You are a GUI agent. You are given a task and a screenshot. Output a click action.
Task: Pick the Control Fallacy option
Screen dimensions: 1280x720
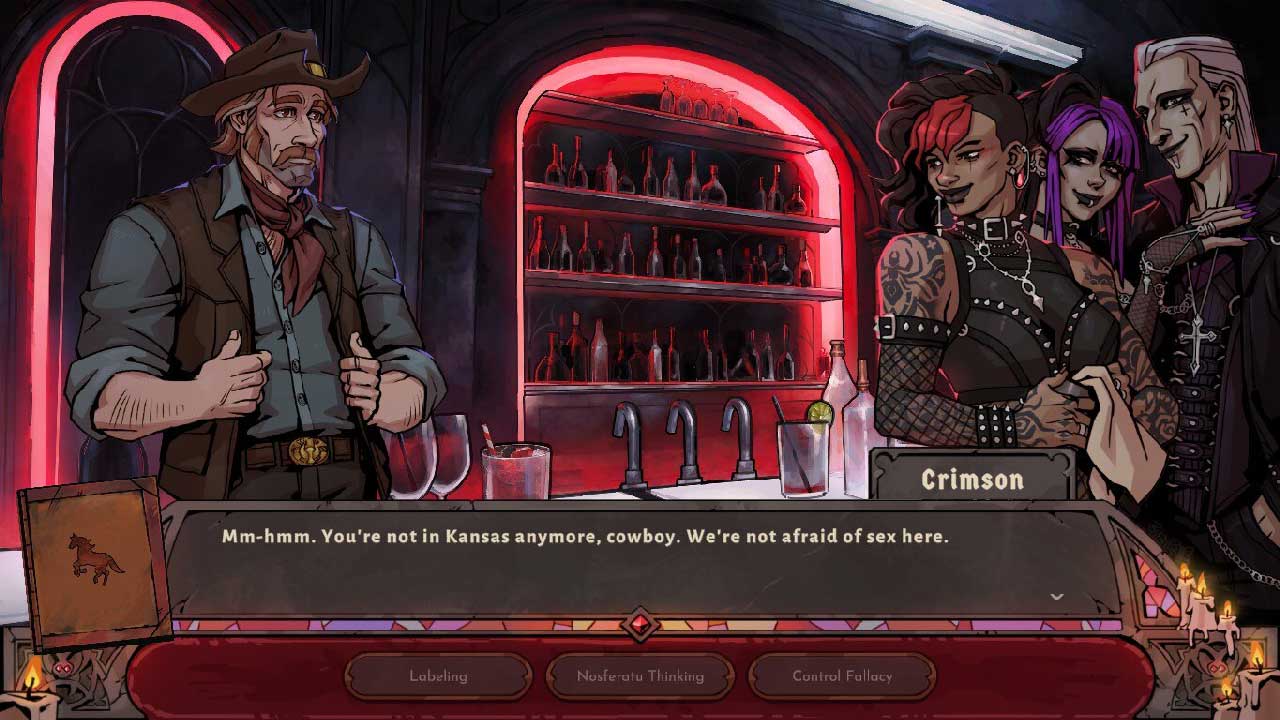click(842, 676)
